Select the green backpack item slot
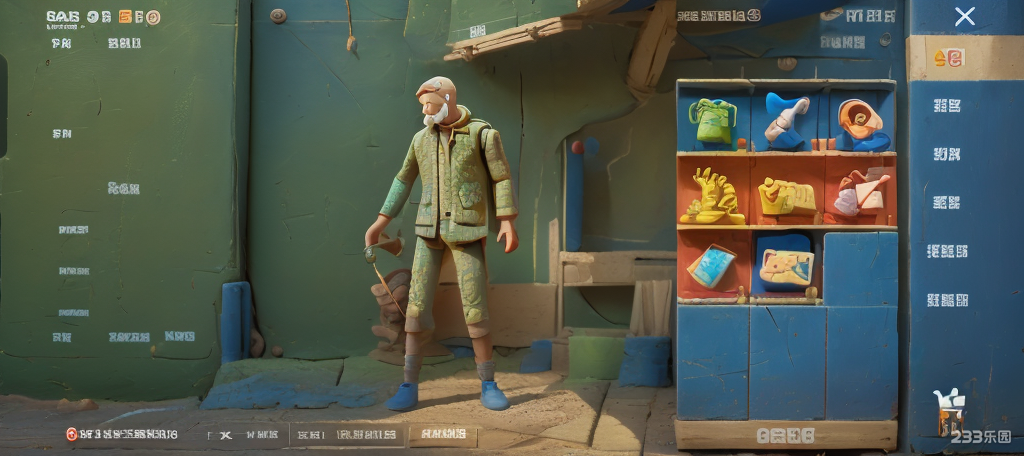The image size is (1024, 456). click(712, 121)
